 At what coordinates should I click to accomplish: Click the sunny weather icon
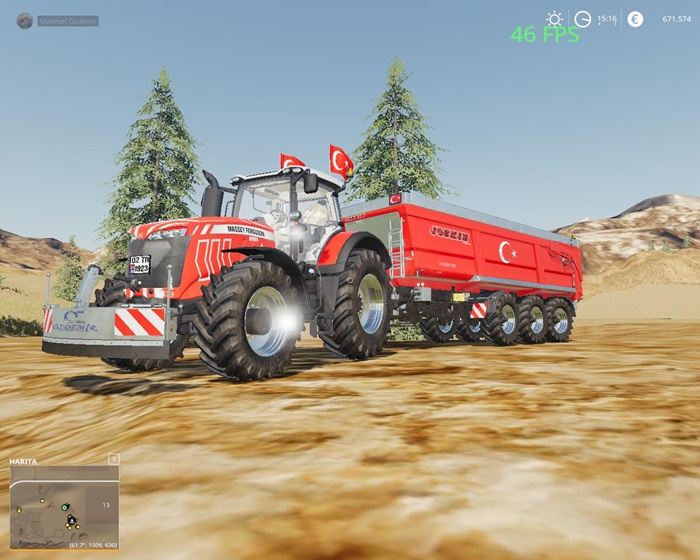tap(555, 19)
